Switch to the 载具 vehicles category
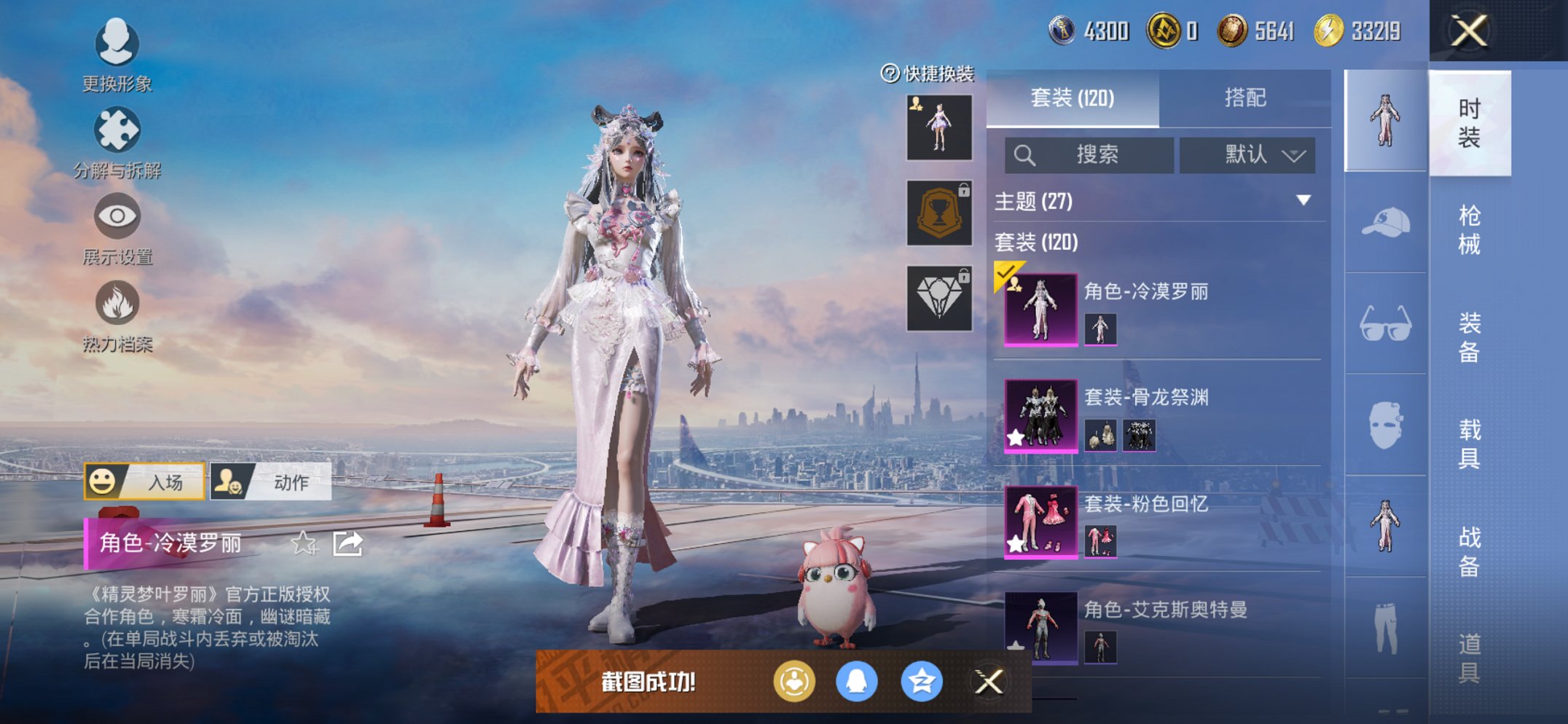This screenshot has width=1568, height=724. pos(1469,444)
